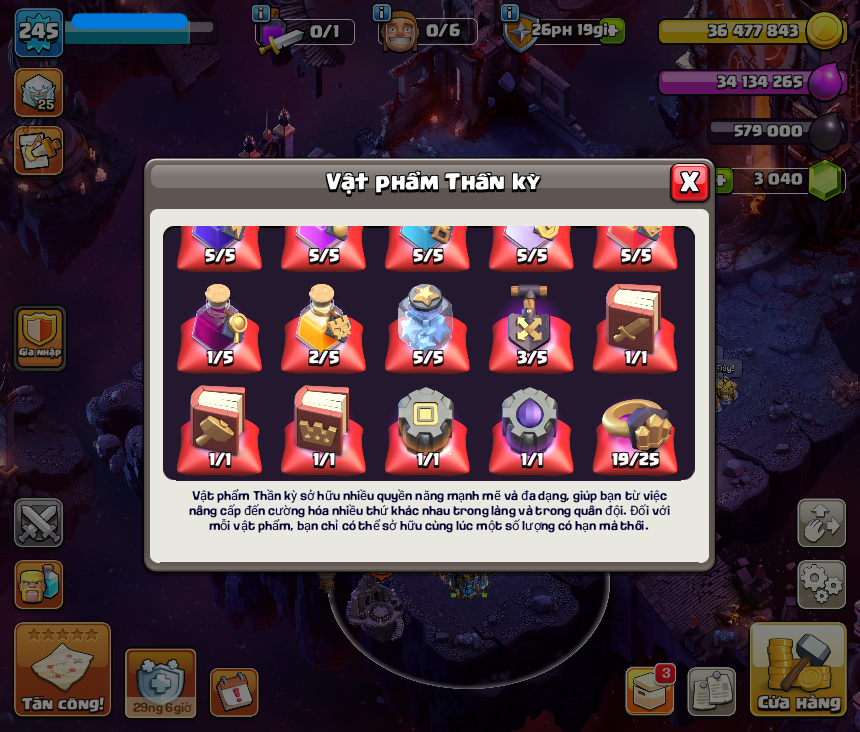
Task: Select the book with sword emblem
Action: pyautogui.click(x=636, y=325)
